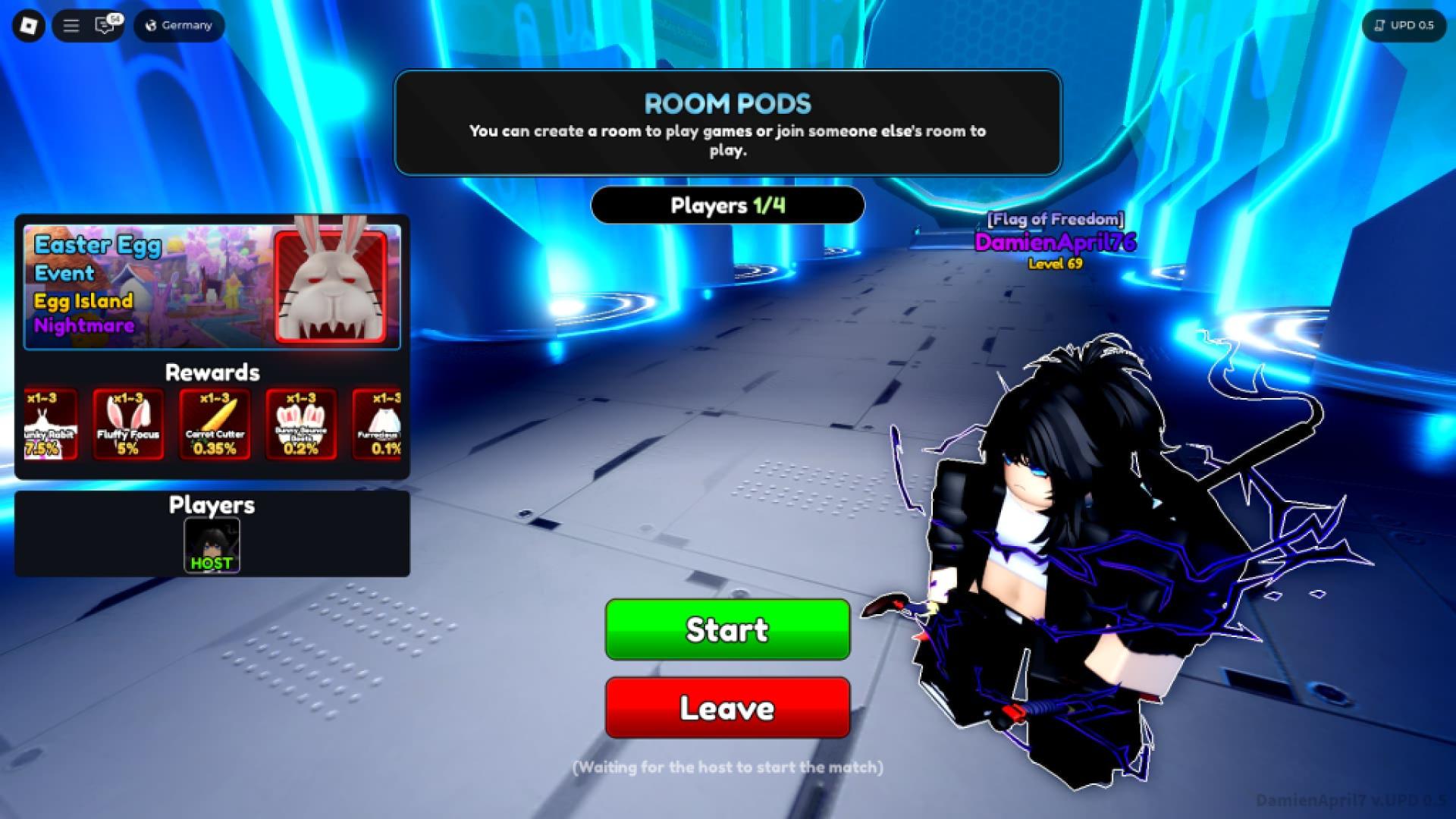Click the HOST player avatar thumbnail
Screen dimensions: 1456x819
(212, 540)
